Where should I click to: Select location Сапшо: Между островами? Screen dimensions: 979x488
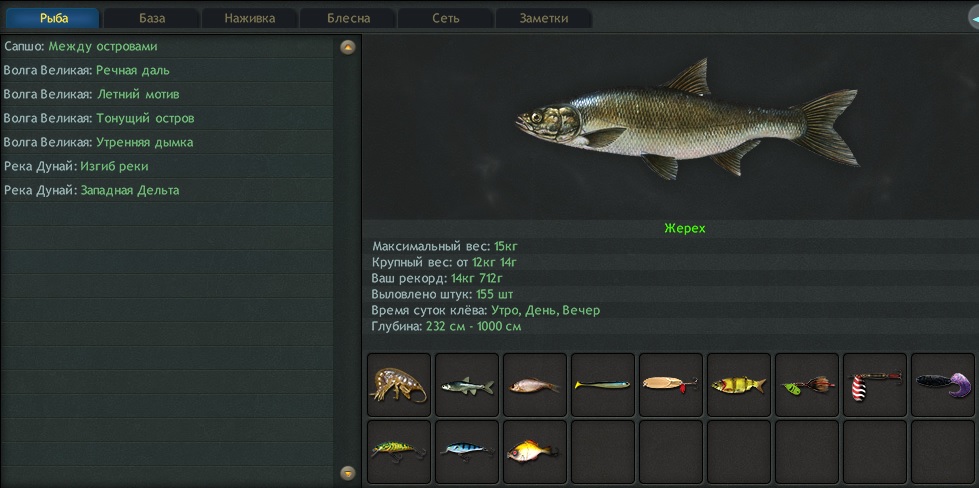click(81, 46)
